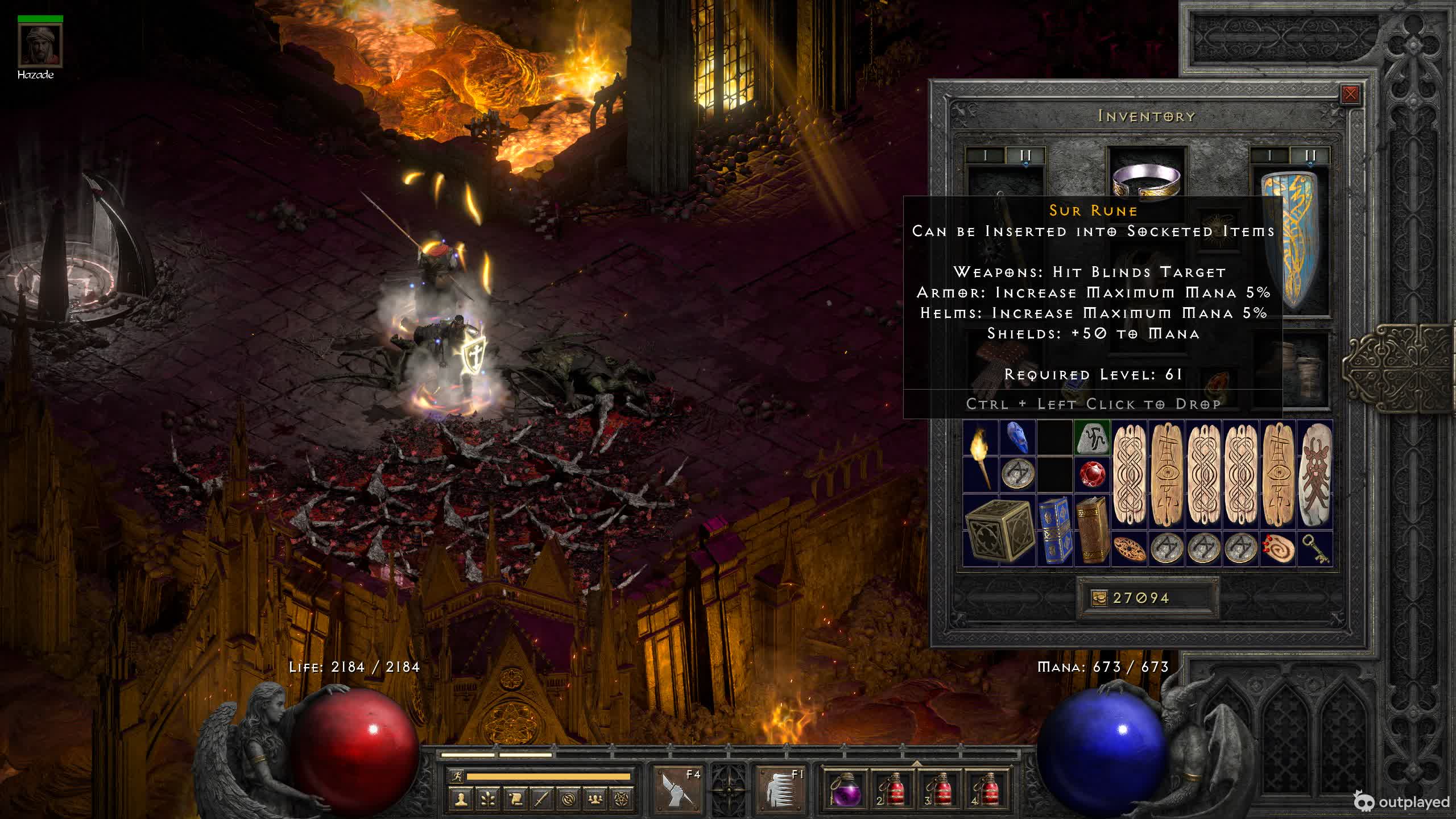Select the flaming torch charm
This screenshot has height=819, width=1456.
tap(981, 456)
